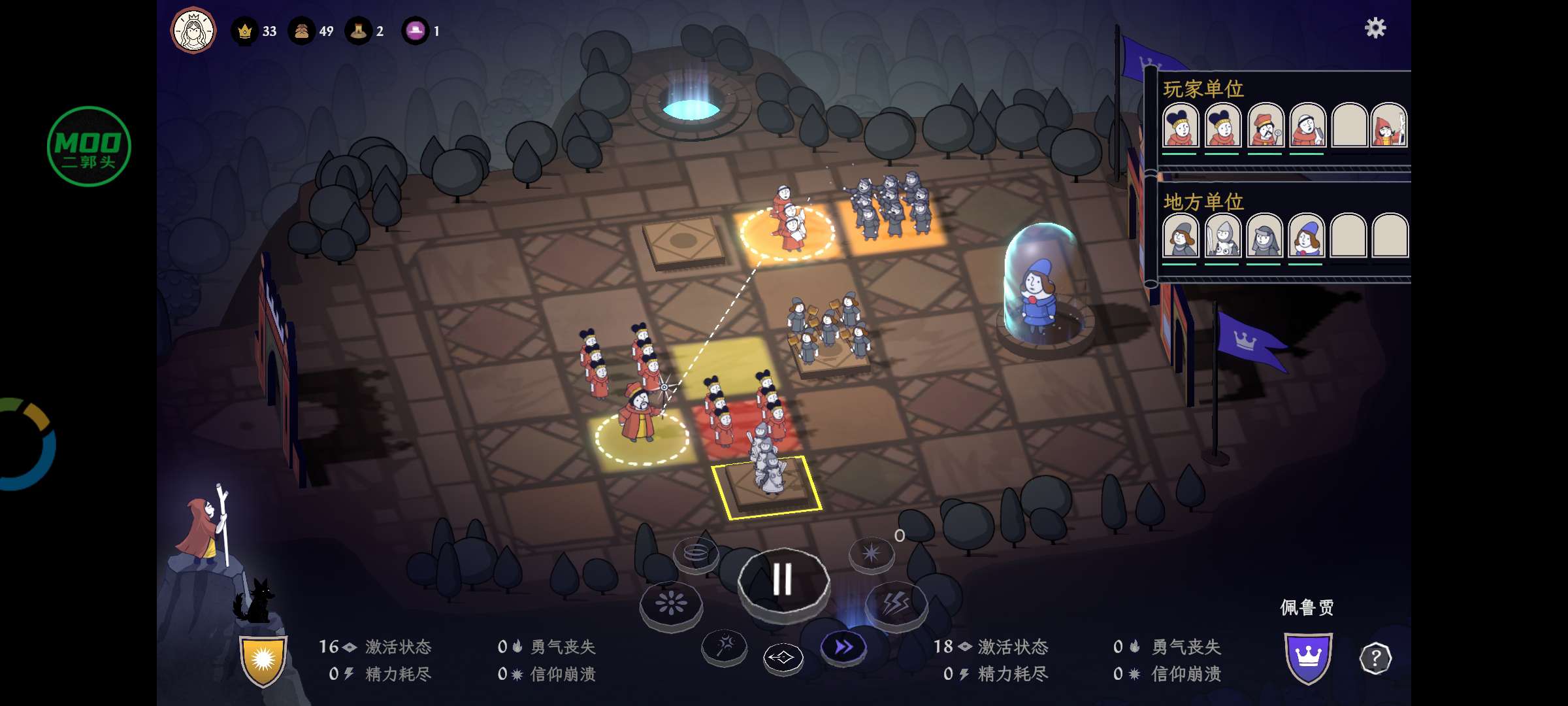Open the queen portrait in top-left corner
1568x706 pixels.
pos(192,29)
